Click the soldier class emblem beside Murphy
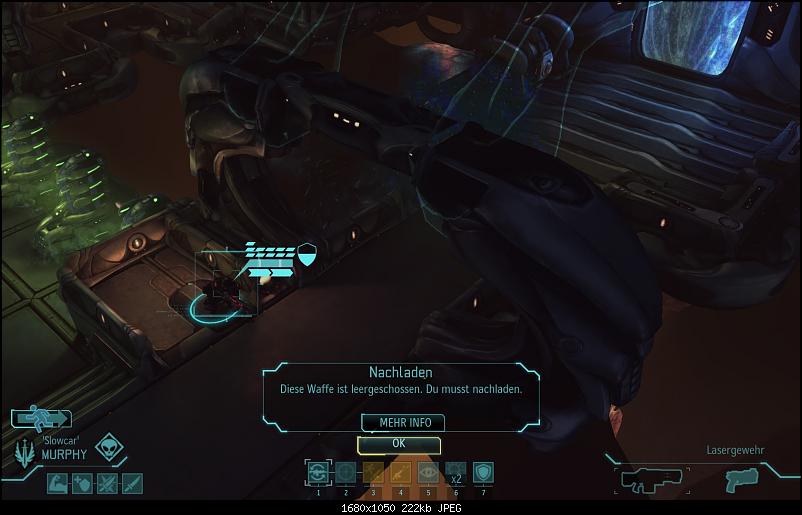802x515 pixels. (x=22, y=452)
